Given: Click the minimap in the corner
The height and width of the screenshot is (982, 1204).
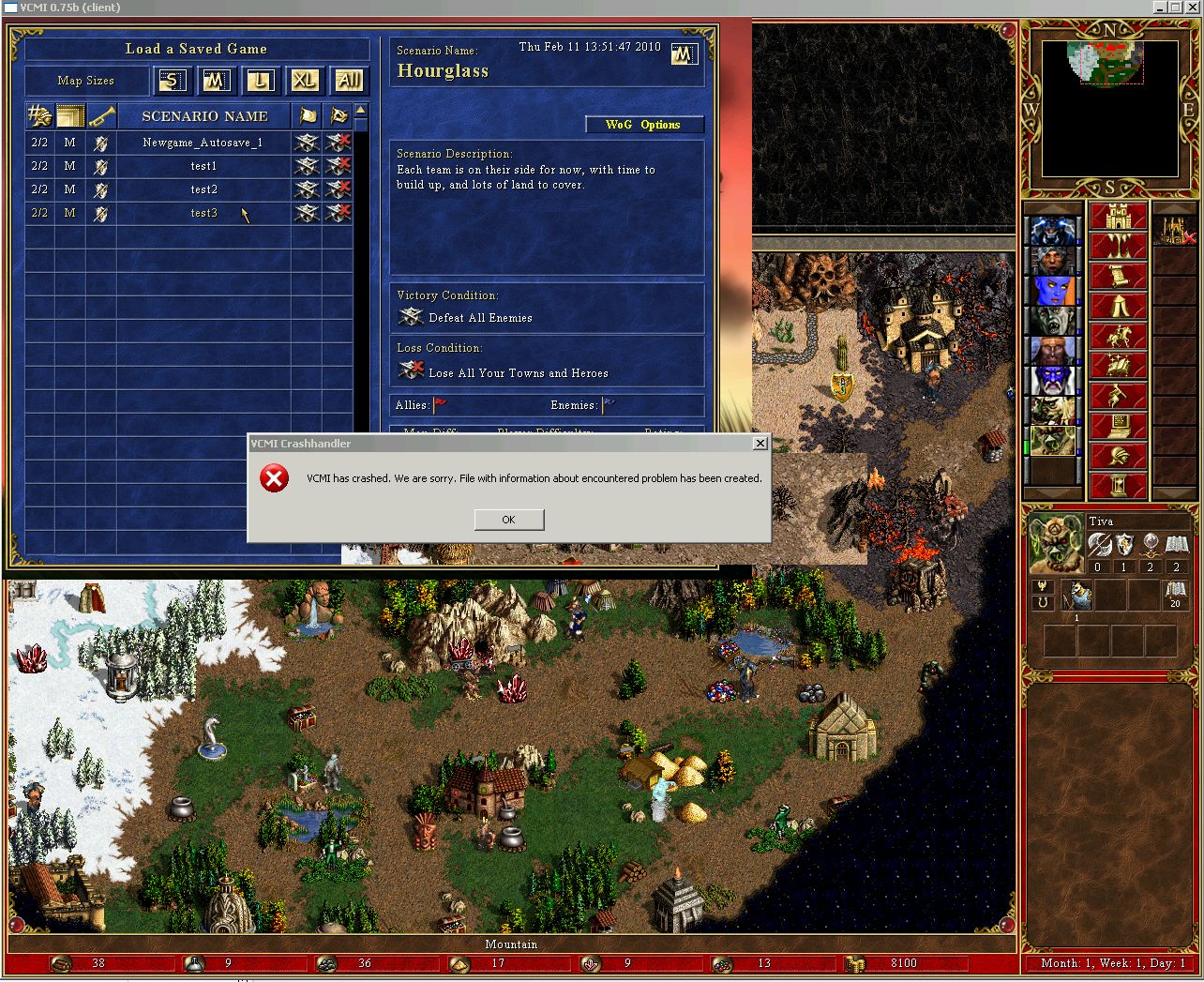Looking at the screenshot, I should point(1110,108).
